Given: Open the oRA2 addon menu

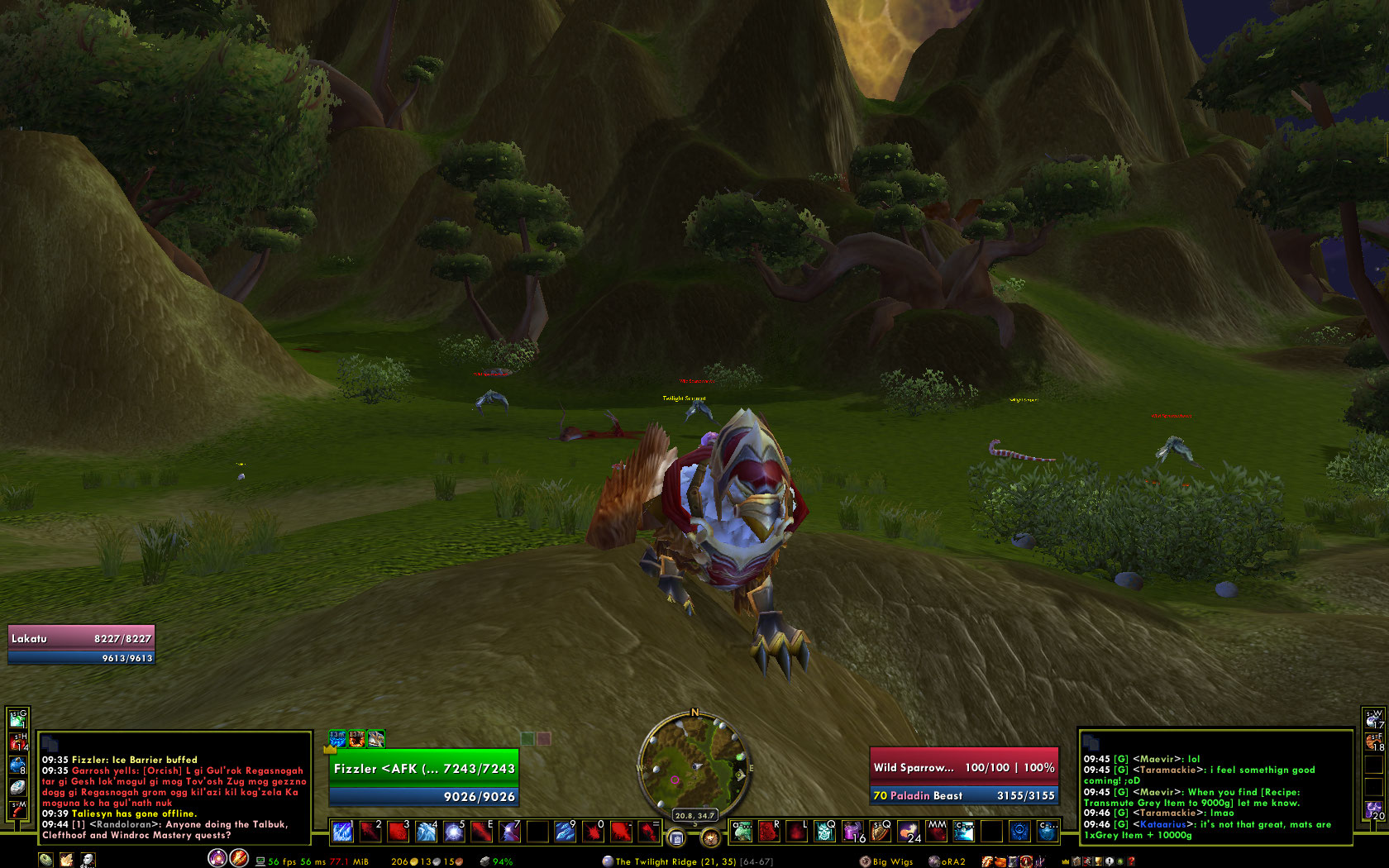Looking at the screenshot, I should (x=947, y=861).
